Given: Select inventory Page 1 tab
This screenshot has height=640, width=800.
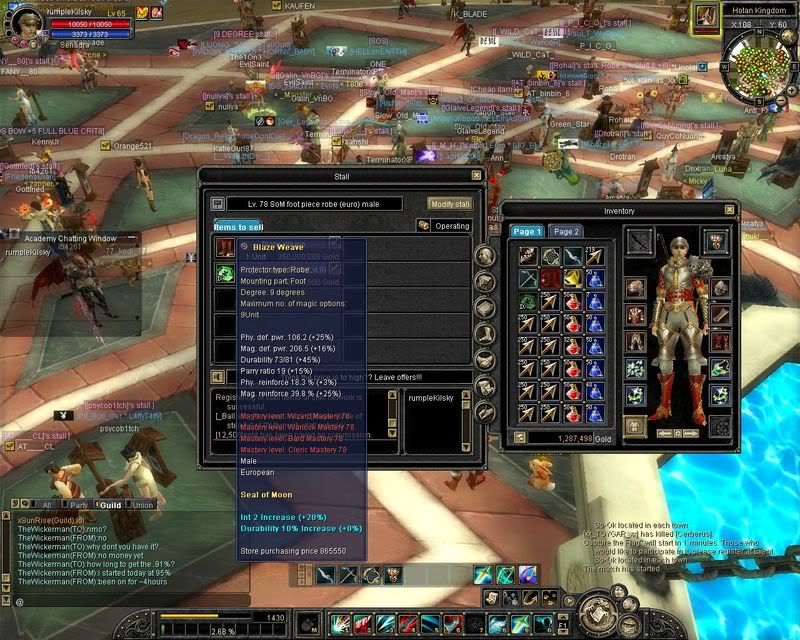Looking at the screenshot, I should 527,231.
